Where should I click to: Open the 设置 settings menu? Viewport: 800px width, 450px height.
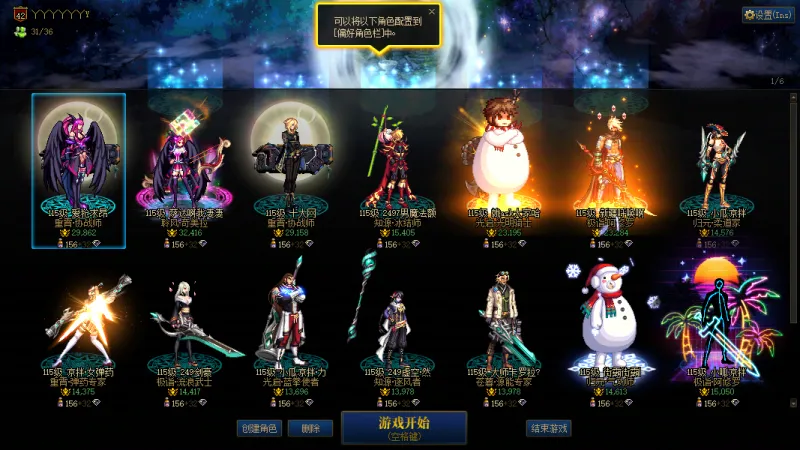[767, 15]
